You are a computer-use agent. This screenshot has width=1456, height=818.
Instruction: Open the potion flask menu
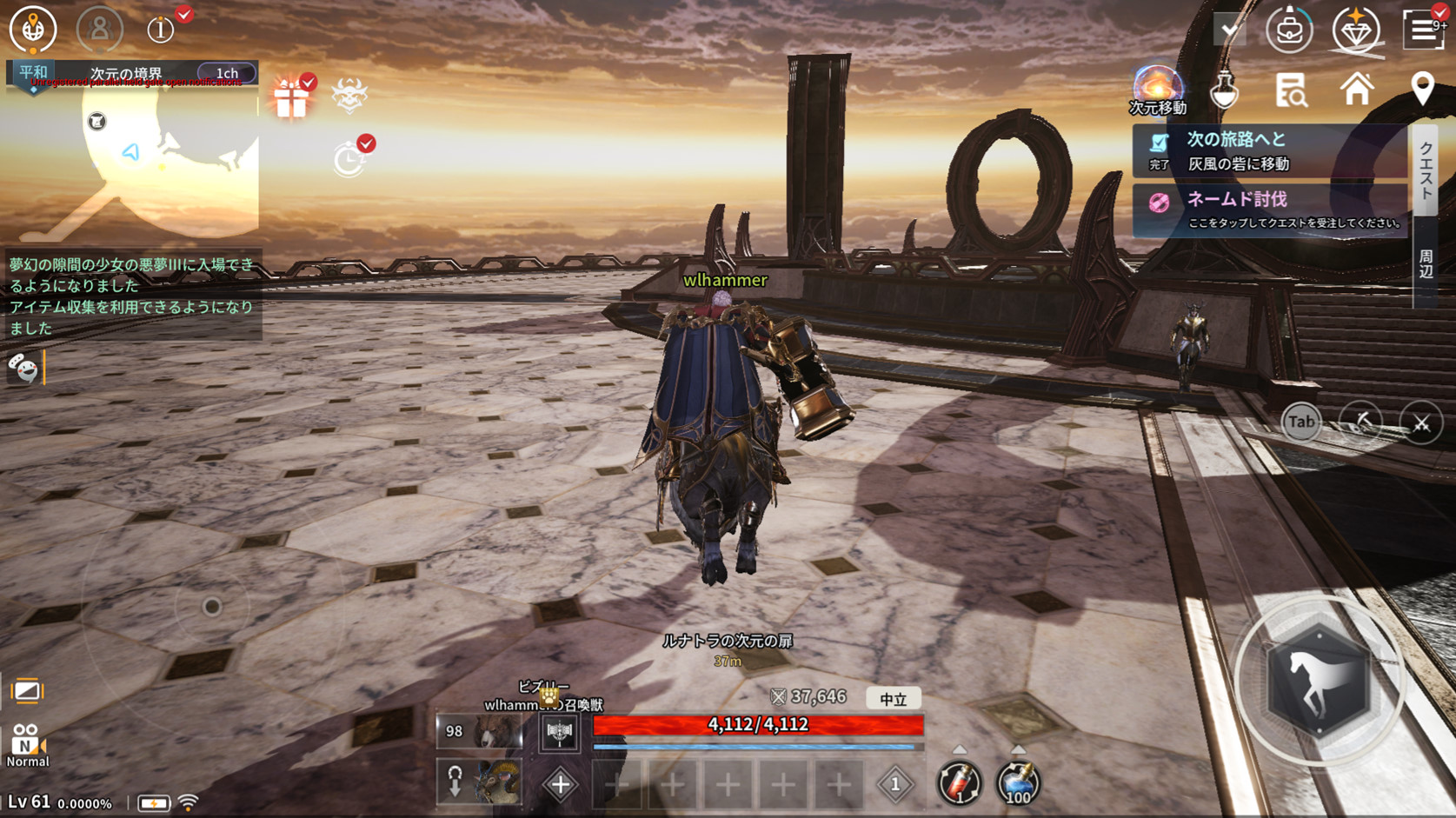[x=1224, y=90]
